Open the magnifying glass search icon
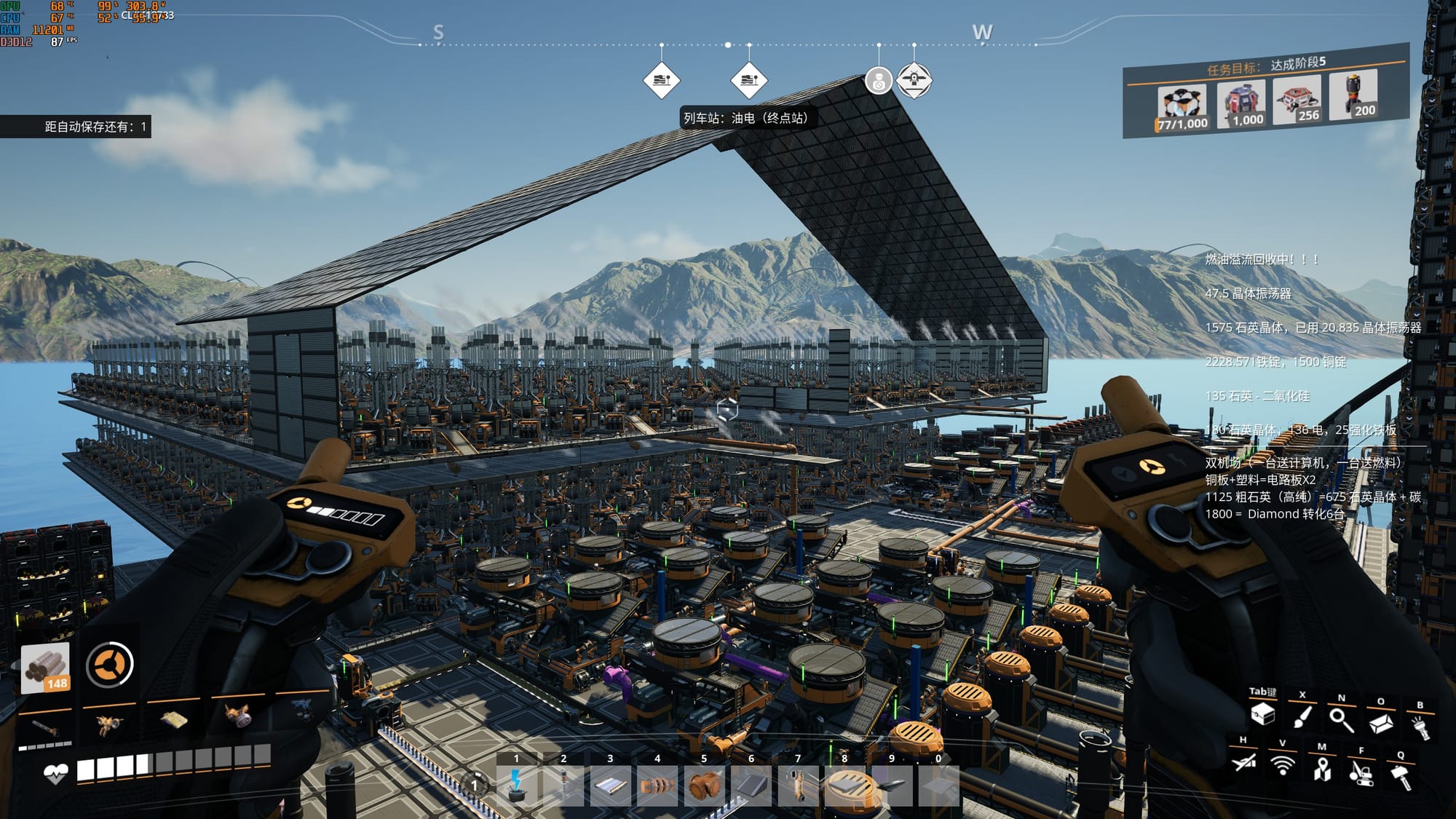Viewport: 1456px width, 819px height. [1341, 719]
